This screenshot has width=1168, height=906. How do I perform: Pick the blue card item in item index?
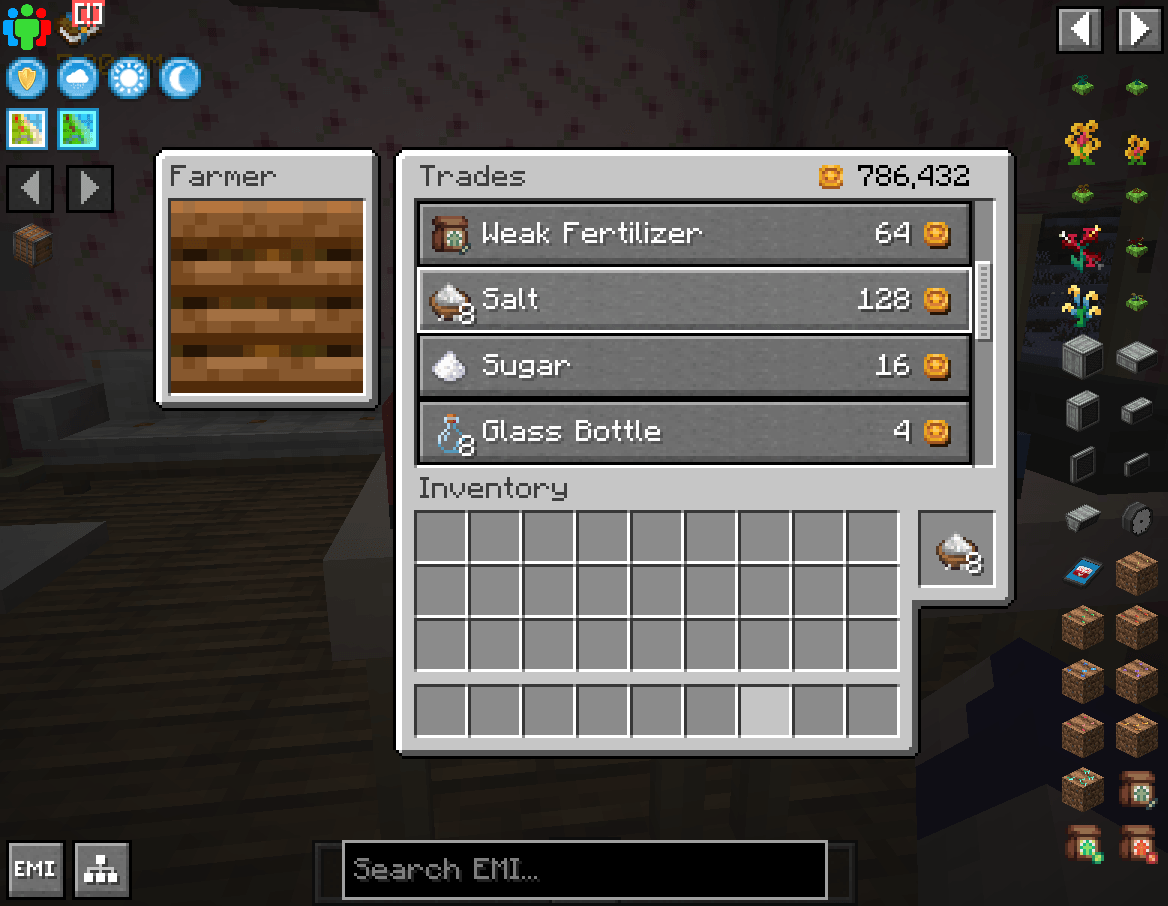tap(1081, 572)
